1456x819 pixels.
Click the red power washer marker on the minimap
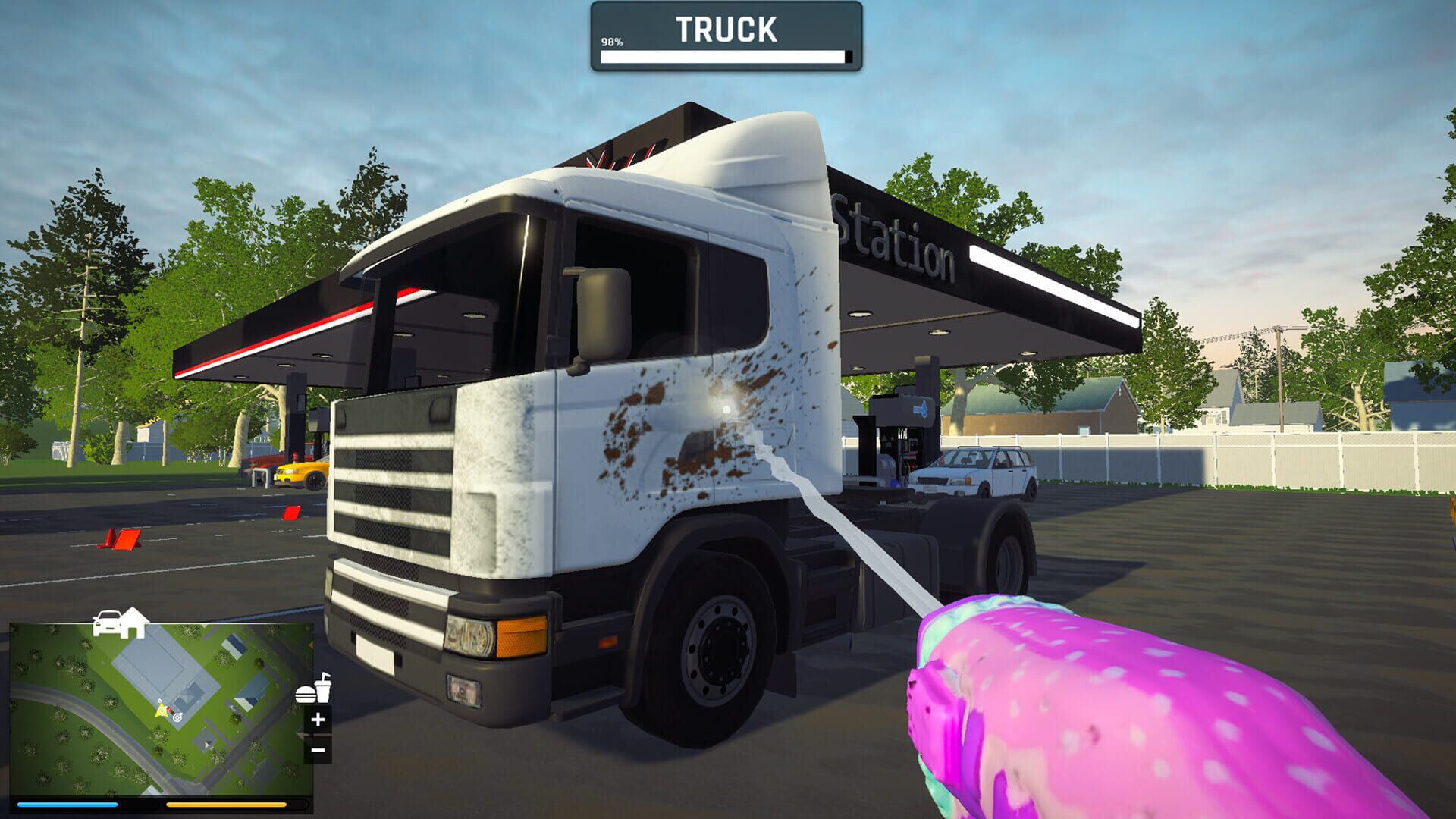click(x=170, y=710)
